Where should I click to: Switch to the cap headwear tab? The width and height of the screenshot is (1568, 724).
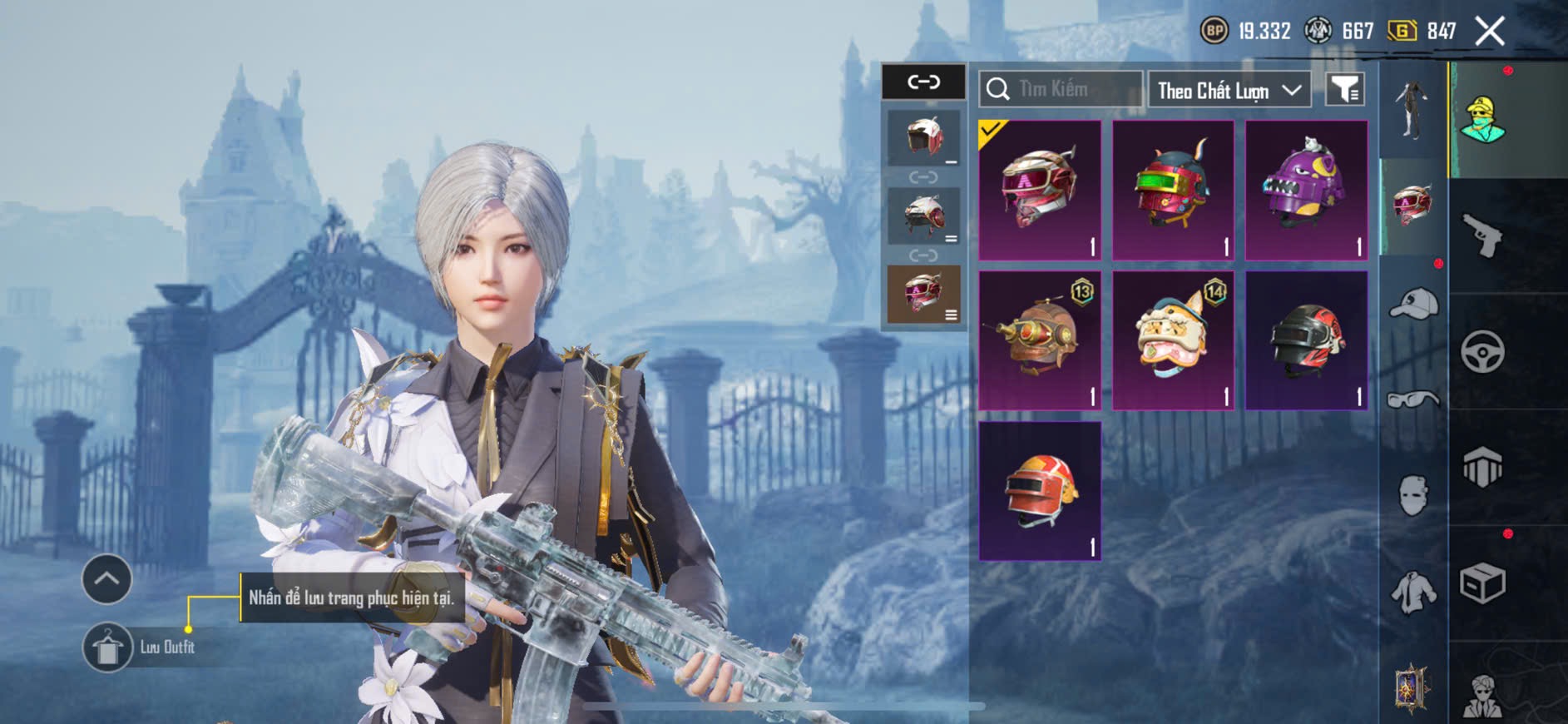[1413, 303]
